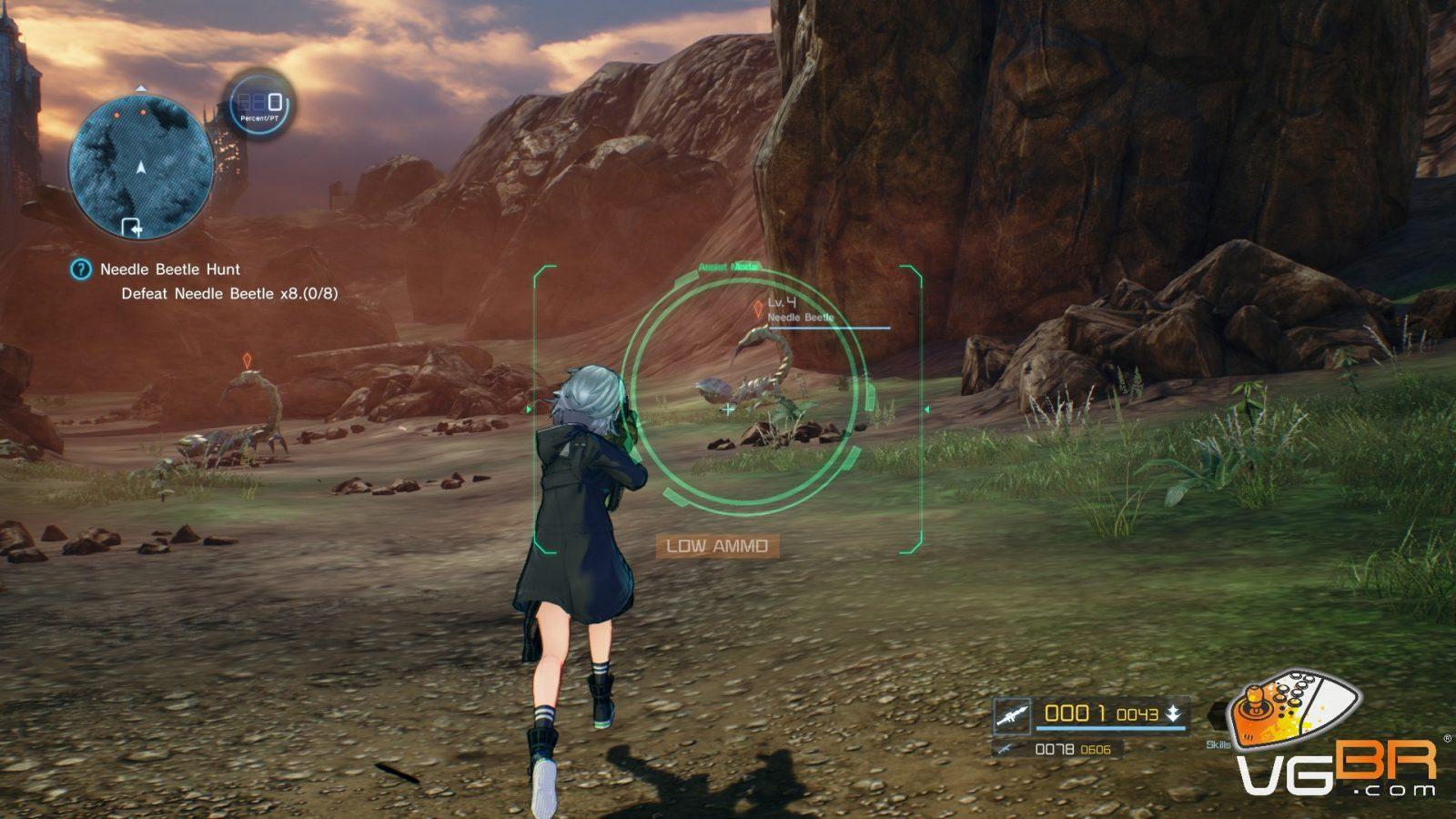Click the double down-arrow icon beside ammo
The image size is (1456, 819).
point(1174,714)
